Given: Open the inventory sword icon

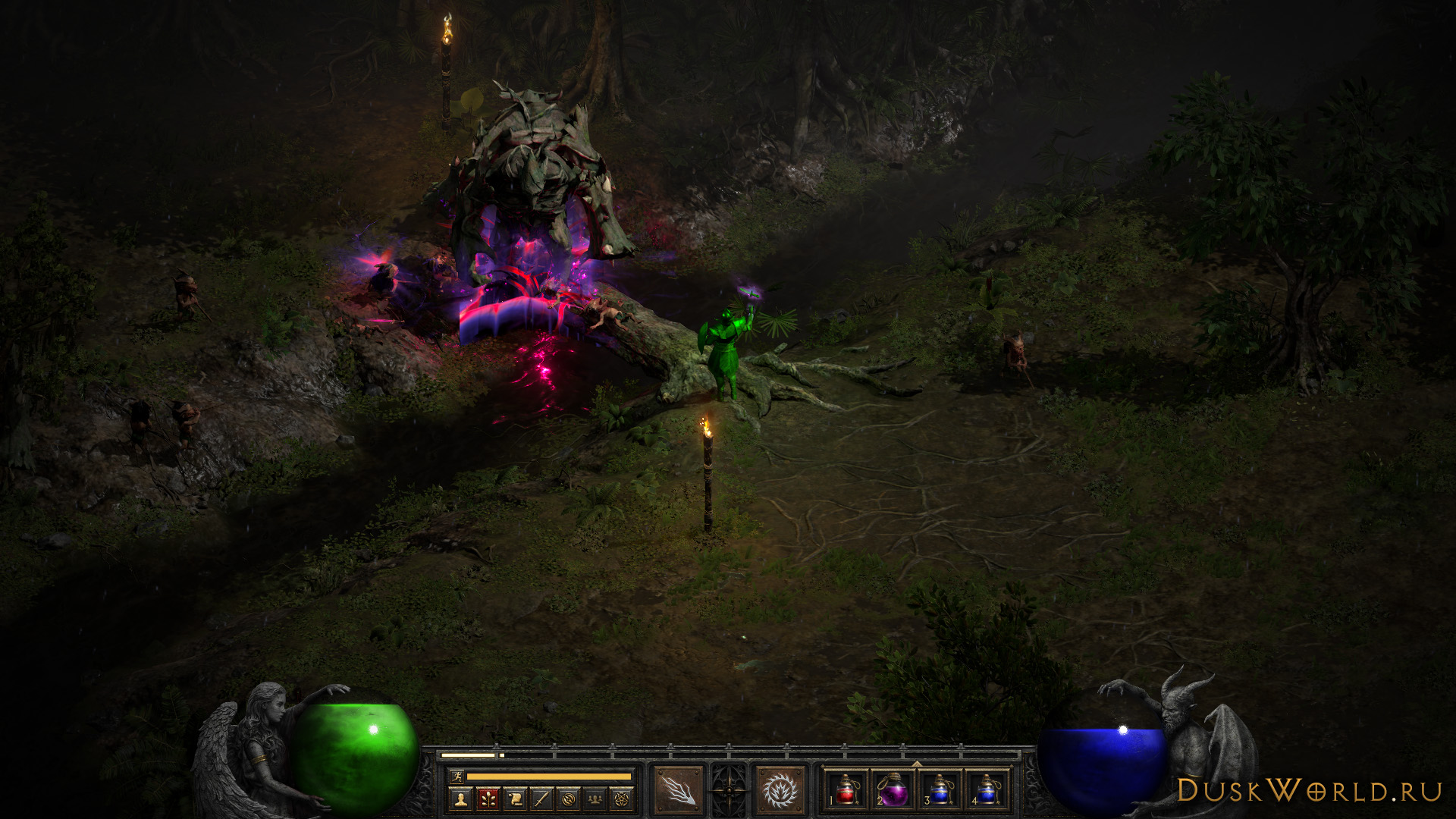Looking at the screenshot, I should [x=541, y=799].
